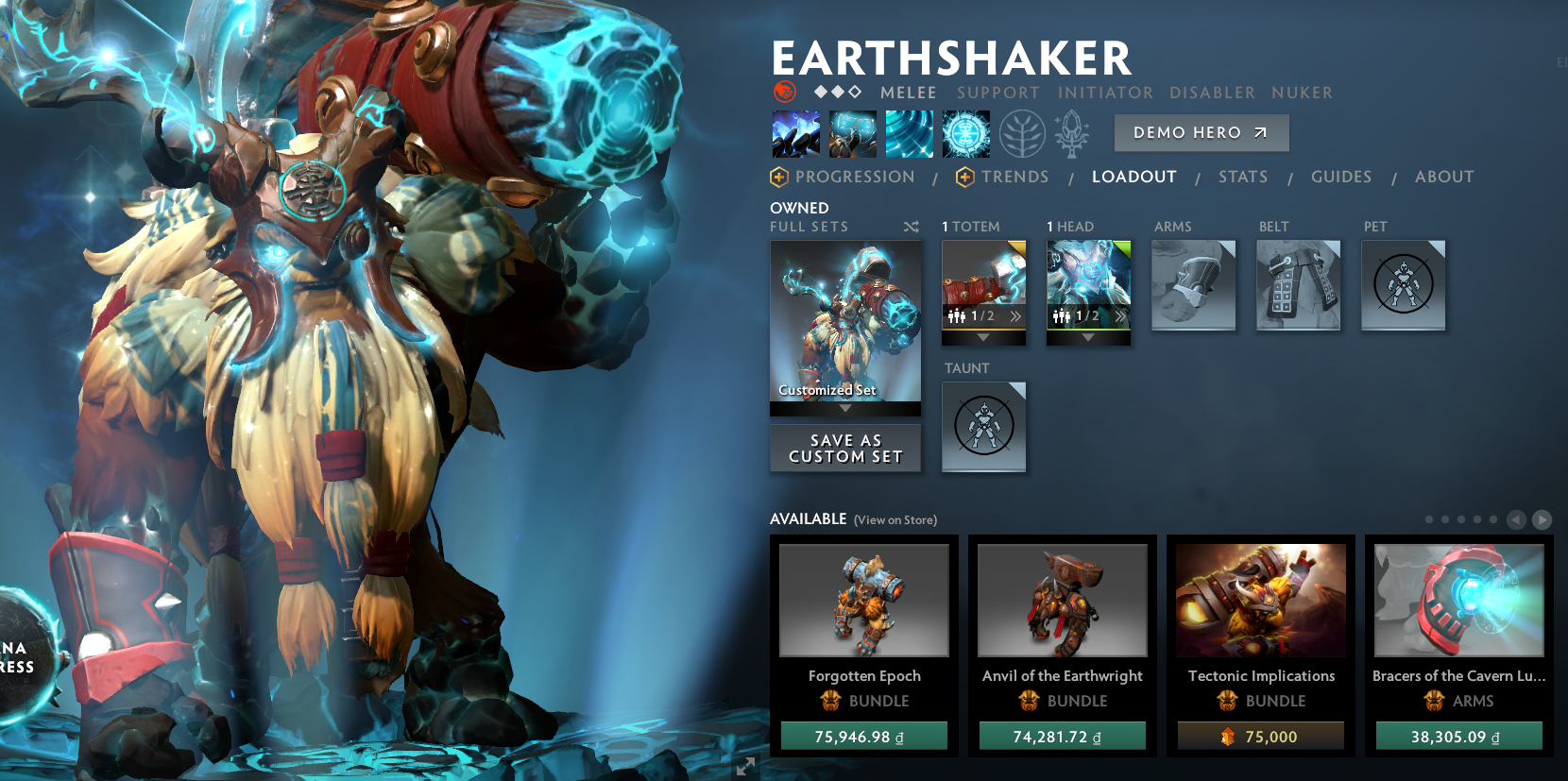Open the Aftershock ability icon
This screenshot has width=1568, height=781.
909,133
